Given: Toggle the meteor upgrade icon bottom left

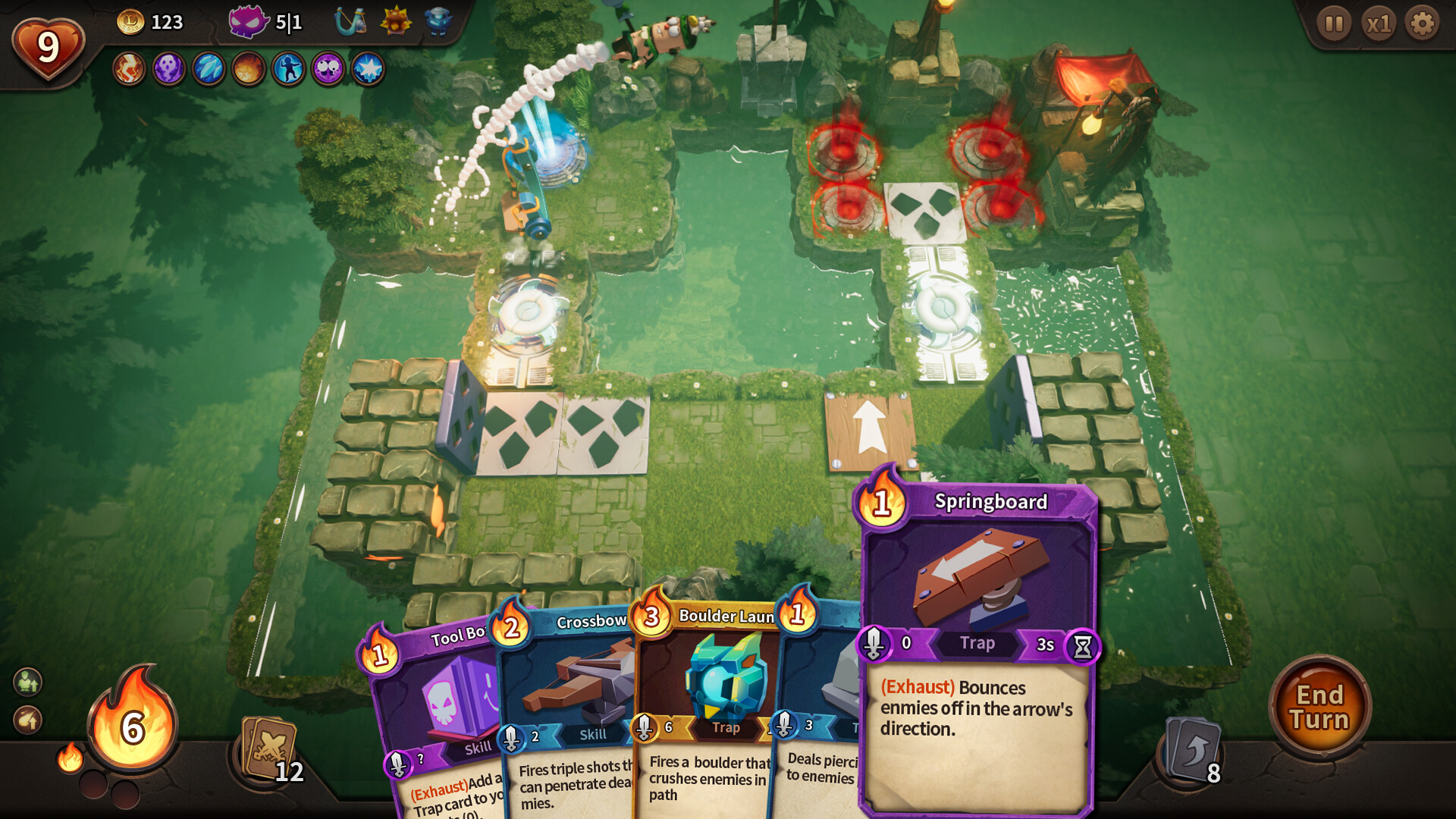Looking at the screenshot, I should point(27,719).
